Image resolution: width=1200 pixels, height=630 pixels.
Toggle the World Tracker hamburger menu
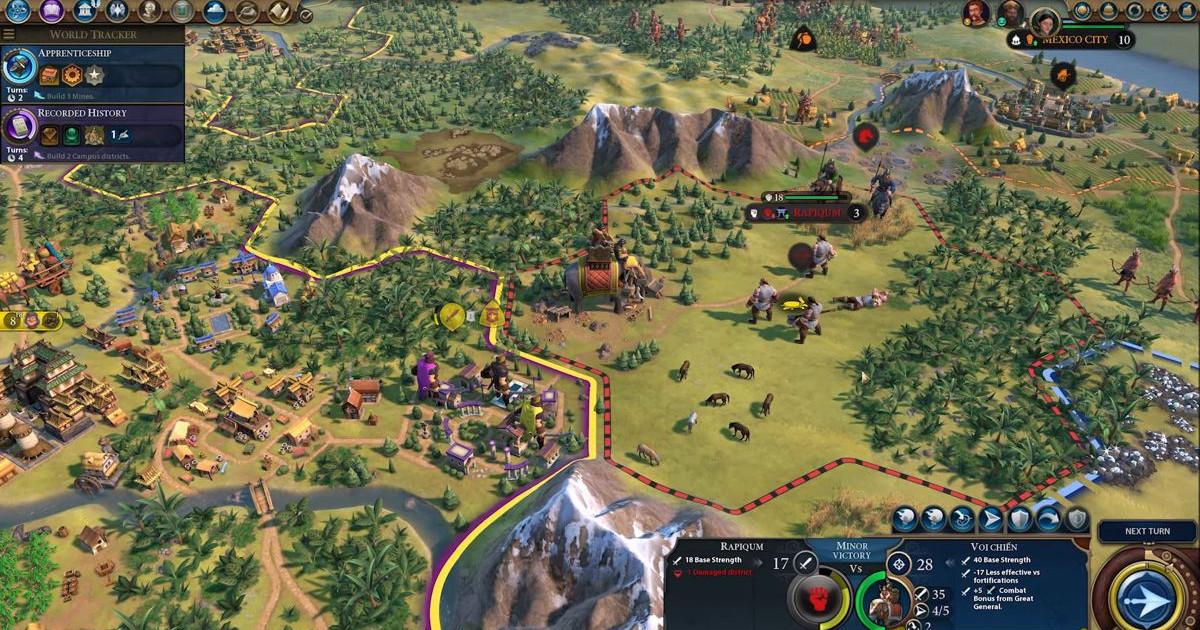tap(9, 34)
